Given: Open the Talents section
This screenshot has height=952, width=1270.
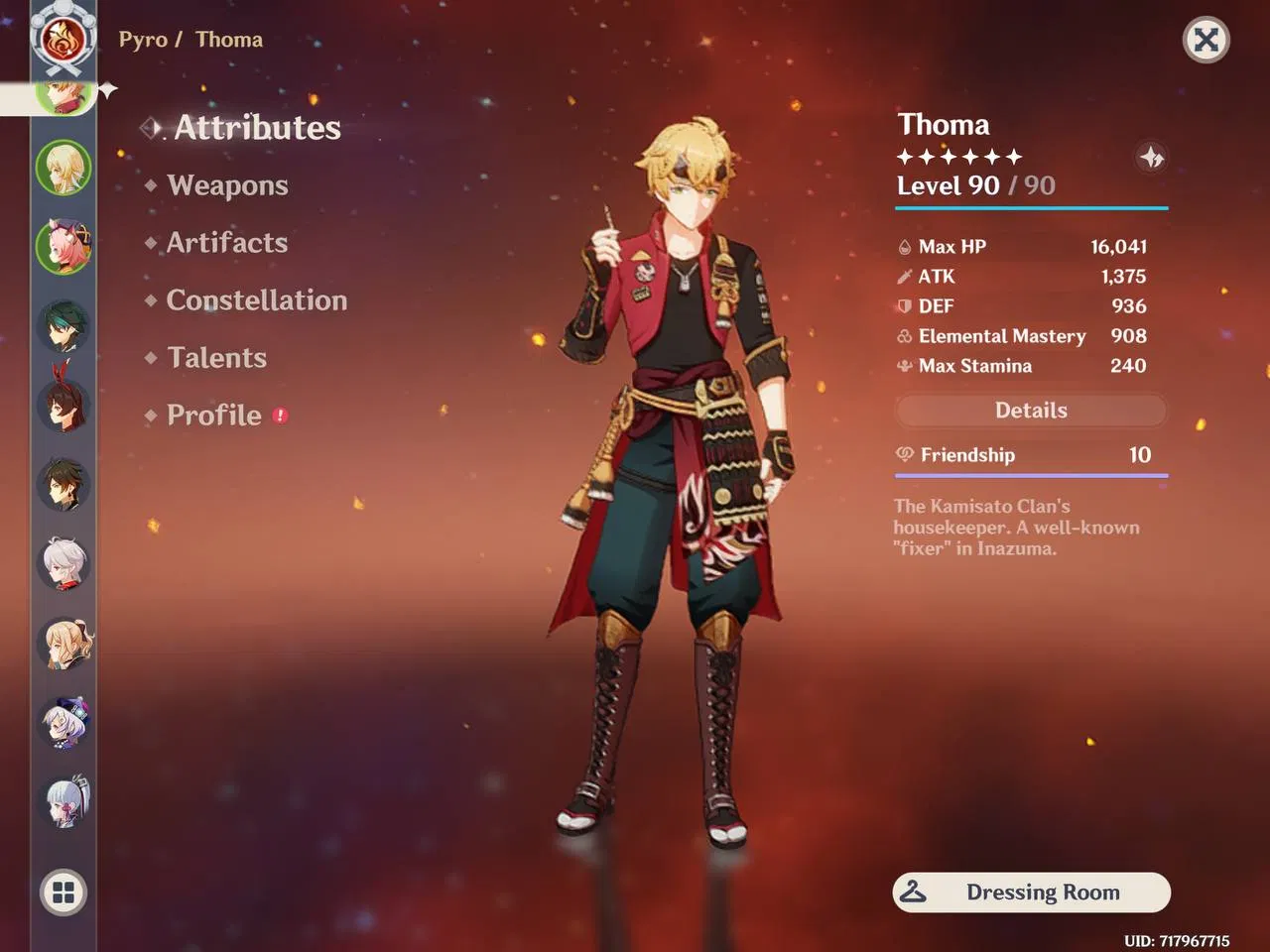Looking at the screenshot, I should point(216,358).
